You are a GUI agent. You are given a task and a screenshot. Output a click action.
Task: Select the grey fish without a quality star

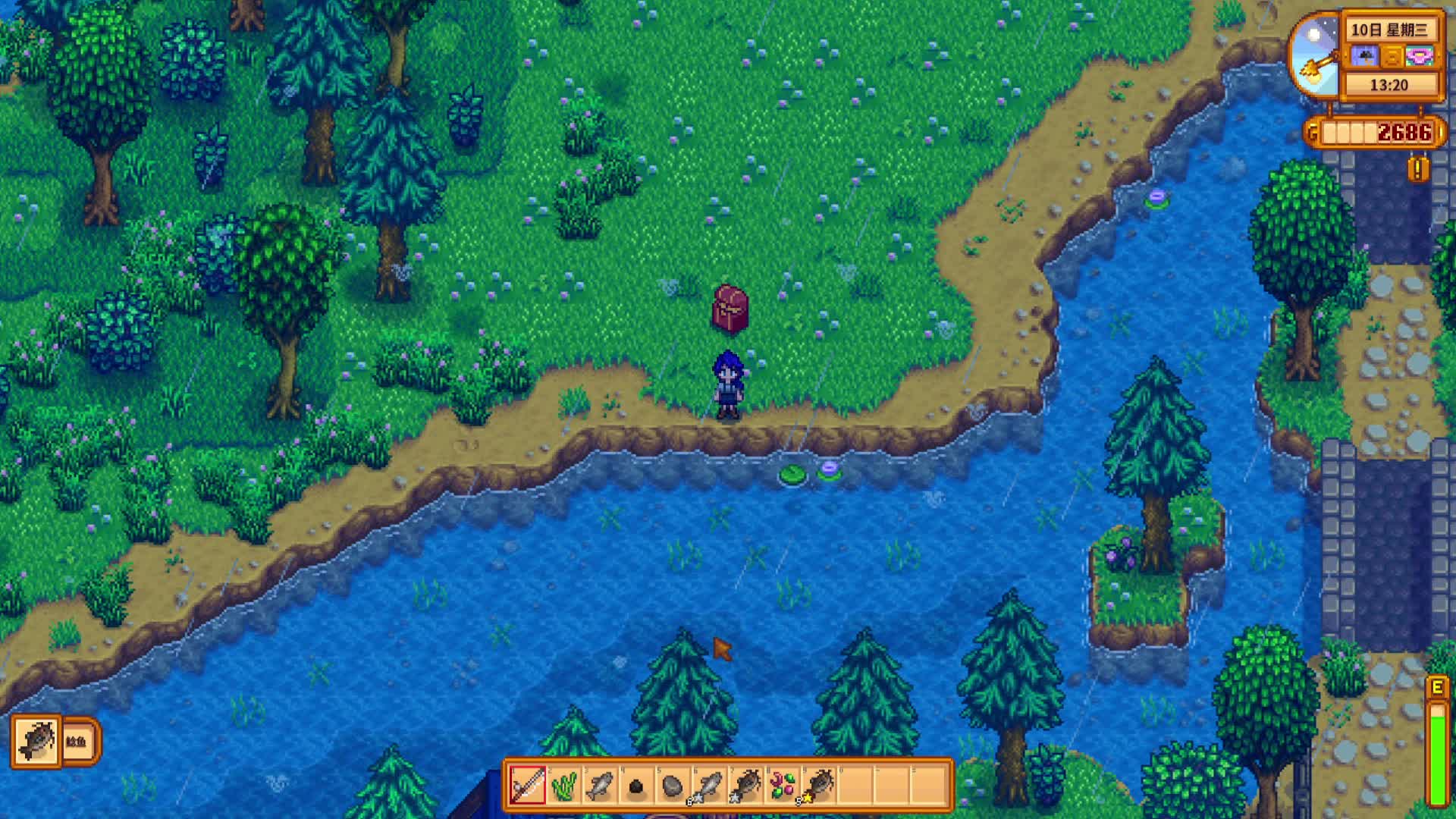point(600,784)
